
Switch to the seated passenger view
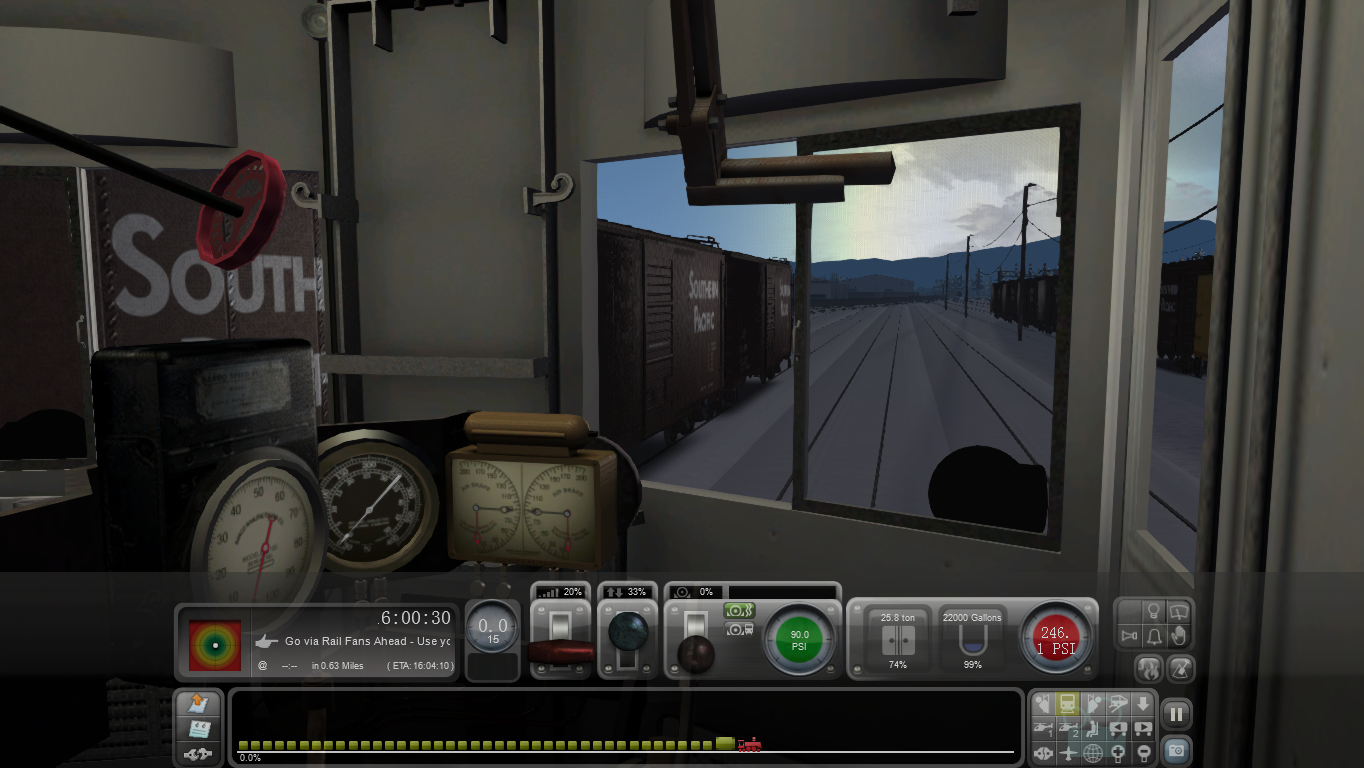click(x=1093, y=728)
